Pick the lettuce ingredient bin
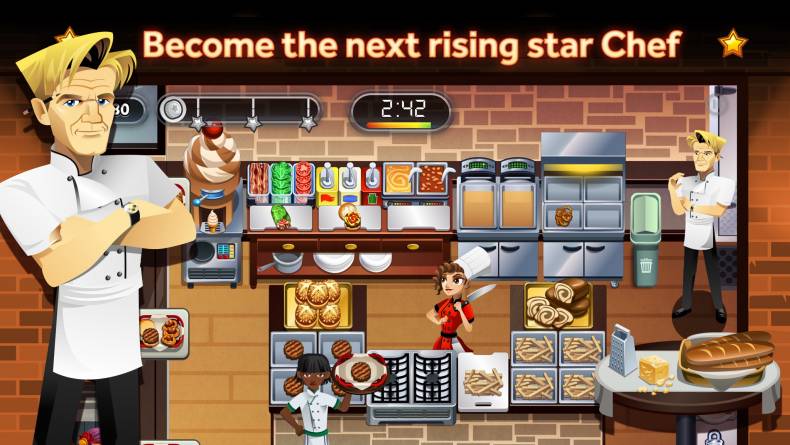The image size is (790, 445). tap(281, 179)
